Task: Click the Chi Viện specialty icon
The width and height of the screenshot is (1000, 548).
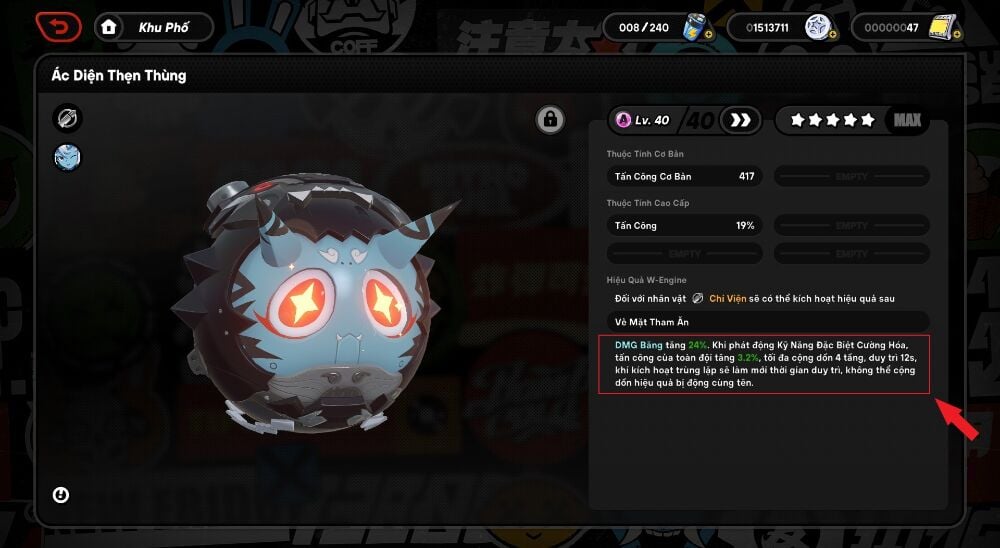Action: click(x=697, y=299)
